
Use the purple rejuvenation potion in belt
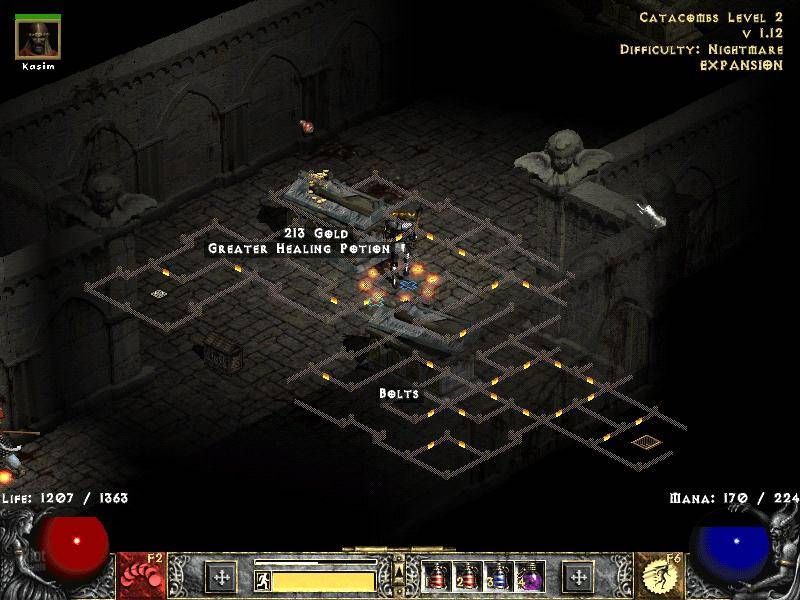[532, 576]
